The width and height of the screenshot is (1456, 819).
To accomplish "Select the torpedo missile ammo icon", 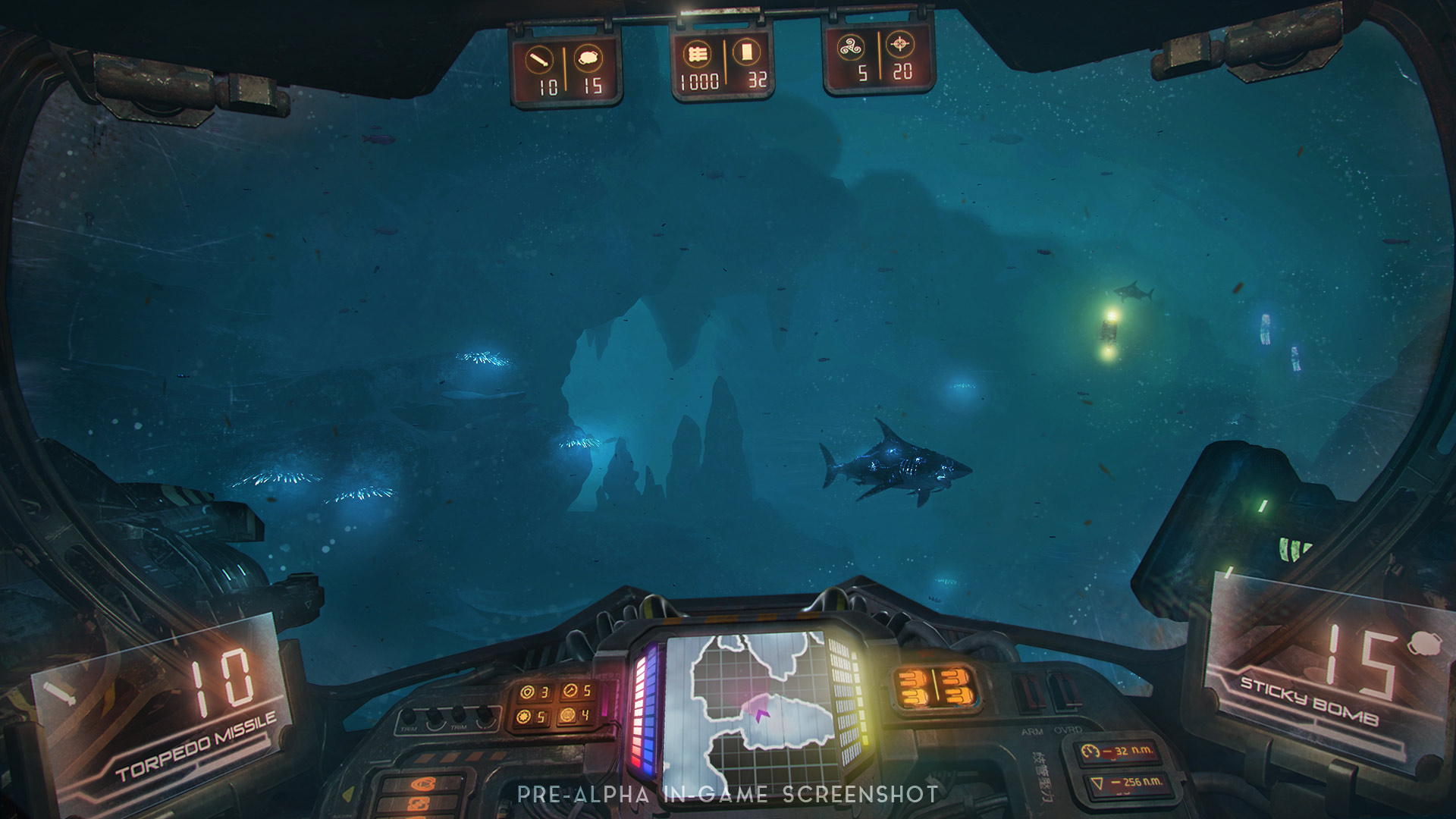I will pos(541,58).
